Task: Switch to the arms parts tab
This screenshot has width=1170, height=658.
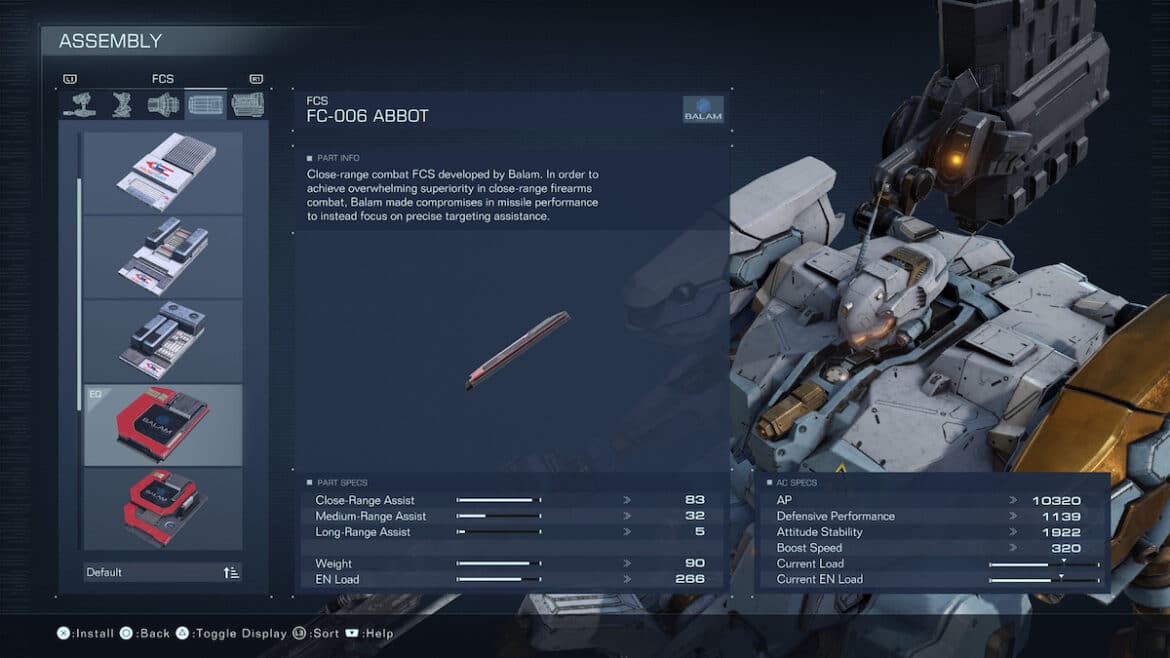Action: pos(80,104)
